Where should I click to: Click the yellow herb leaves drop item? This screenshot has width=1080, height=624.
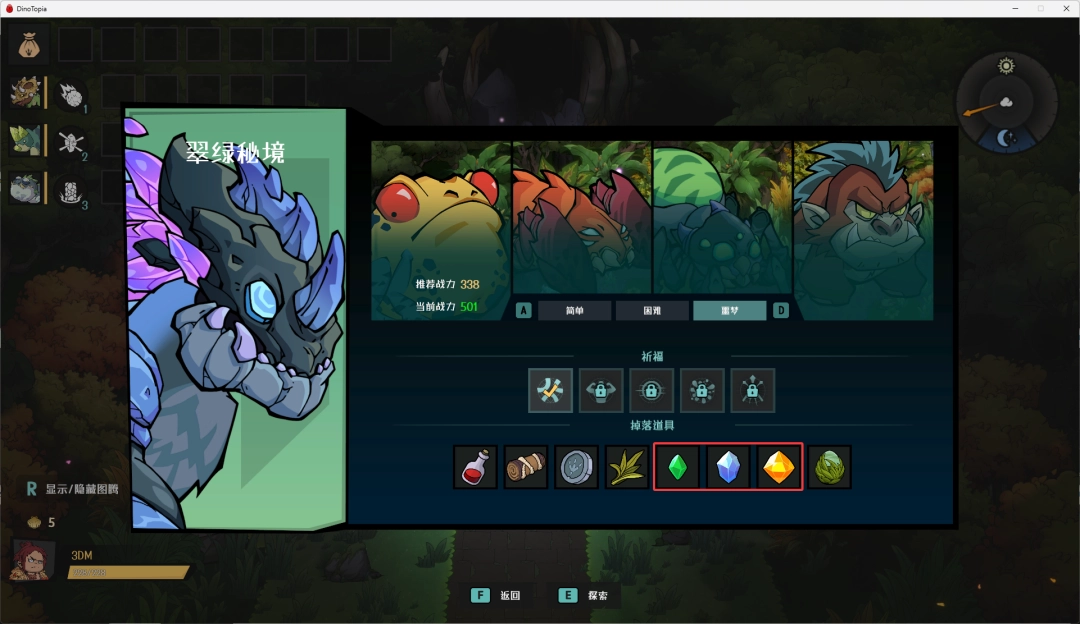[x=627, y=467]
